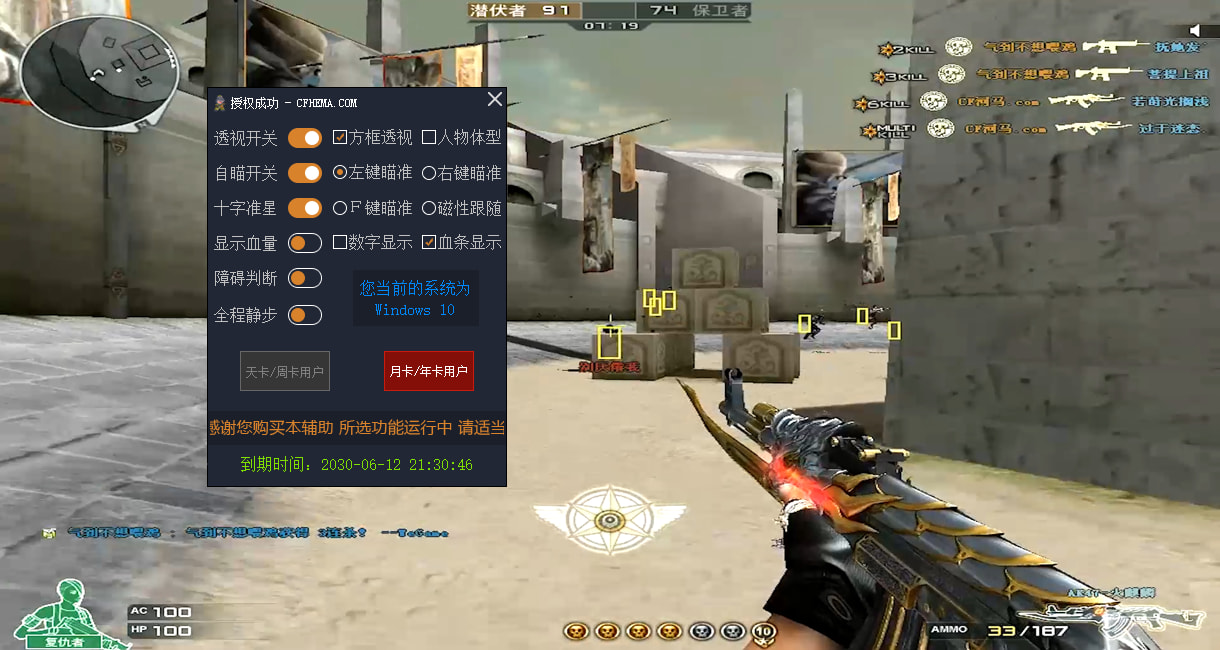Switch off the 十字准星 toggle
Viewport: 1220px width, 650px height.
[x=305, y=208]
